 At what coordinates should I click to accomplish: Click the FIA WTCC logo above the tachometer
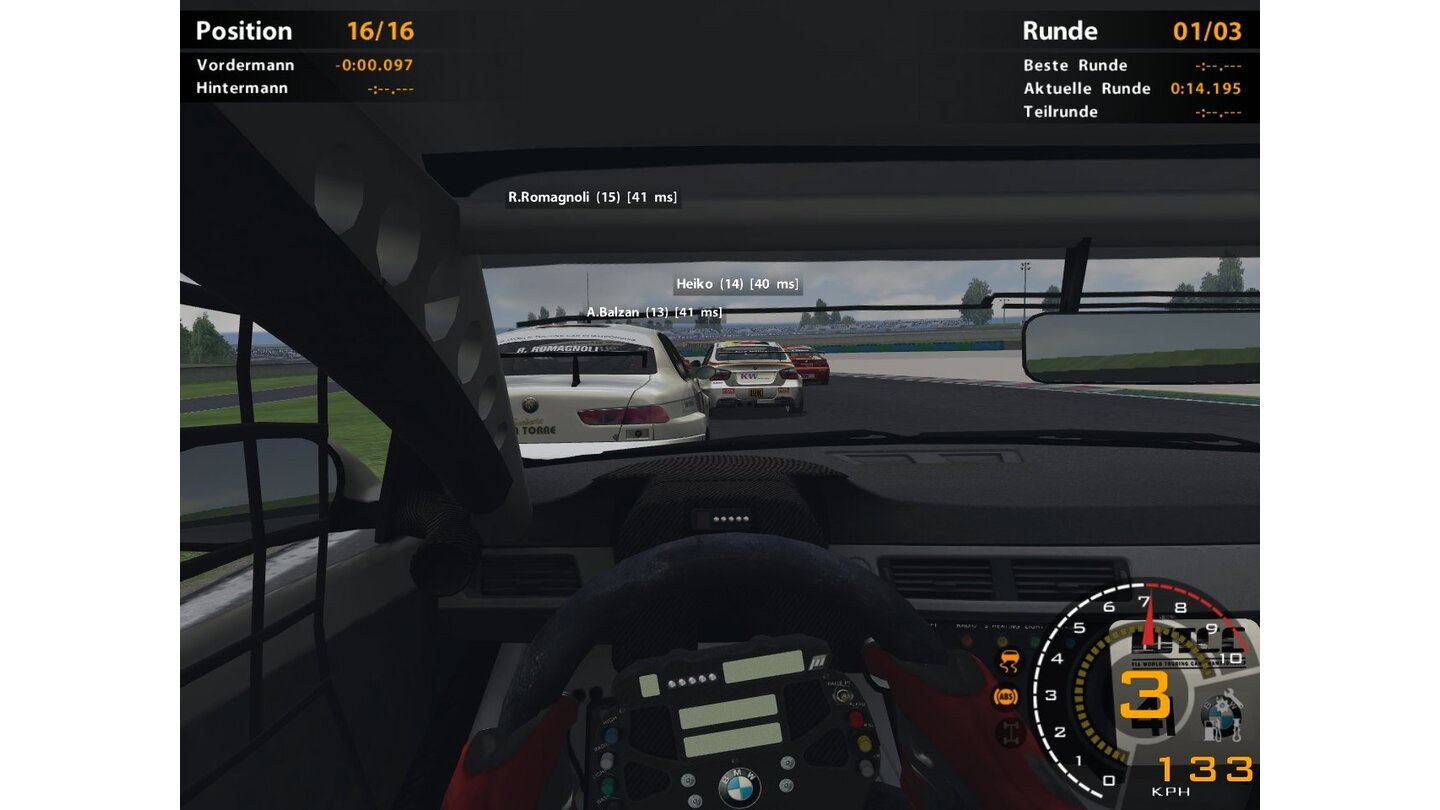(1183, 645)
